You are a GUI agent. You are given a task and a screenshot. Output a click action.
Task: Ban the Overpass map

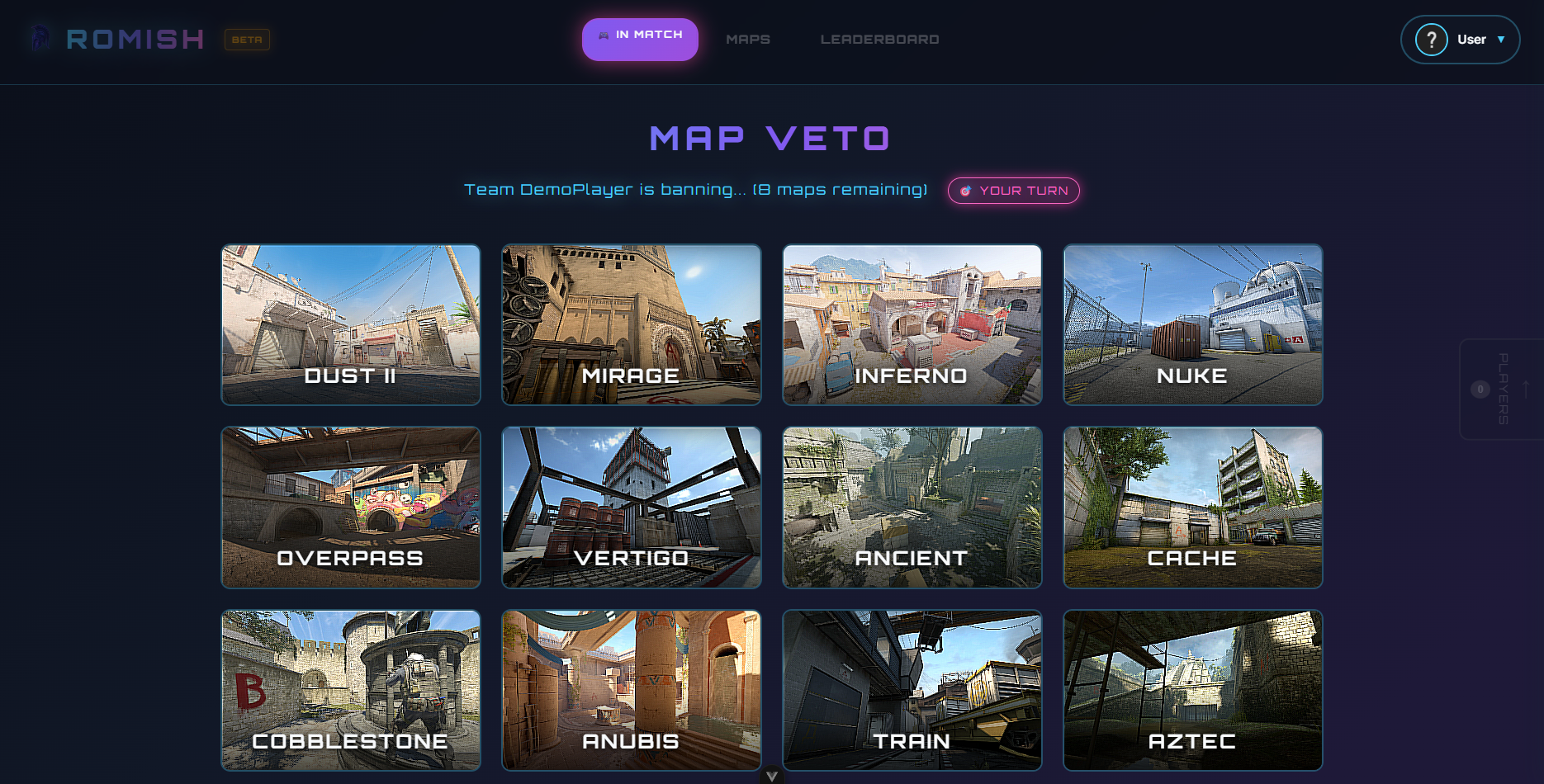coord(350,507)
